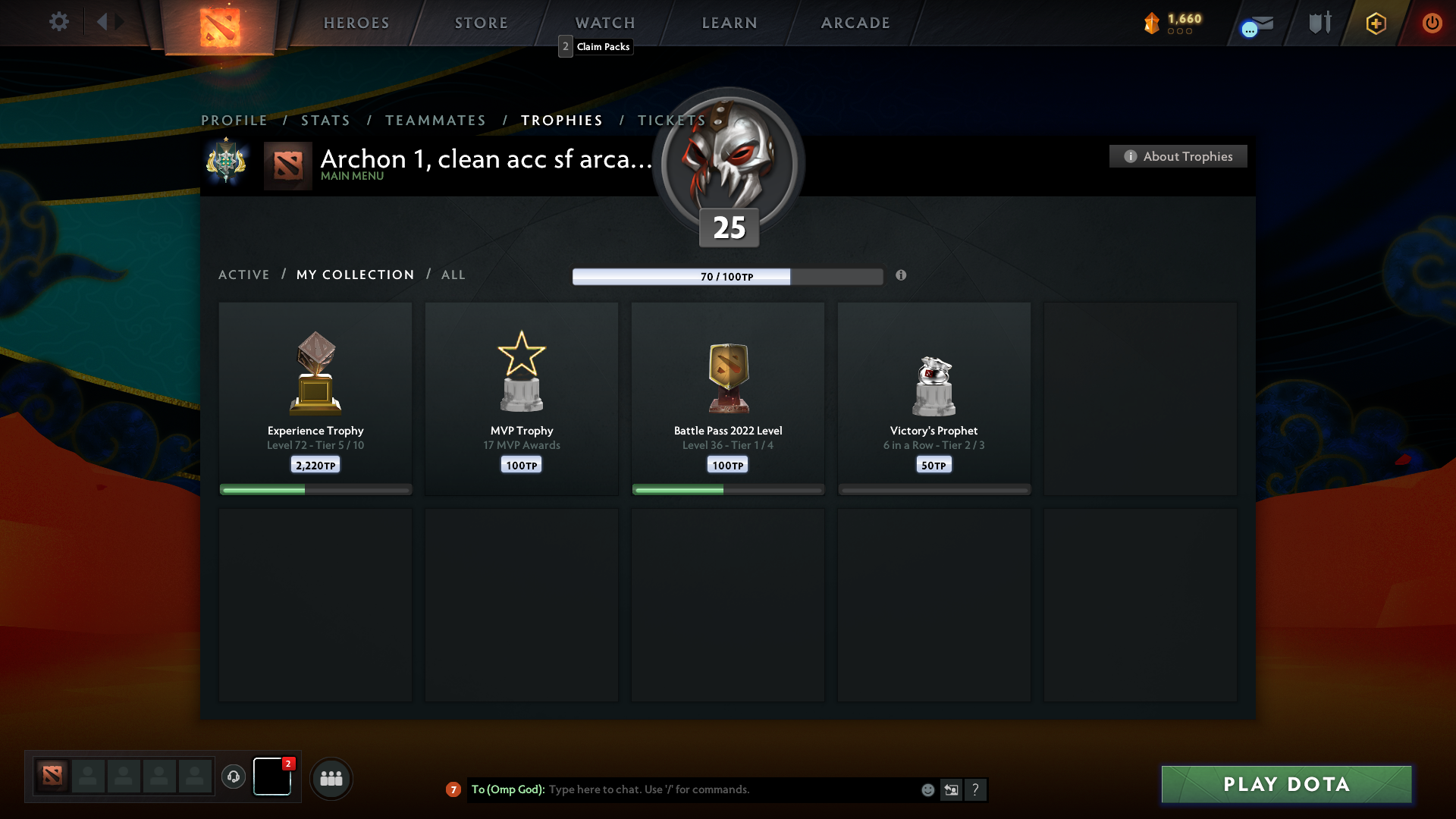Switch to the ACTIVE trophies filter
1456x819 pixels.
244,275
